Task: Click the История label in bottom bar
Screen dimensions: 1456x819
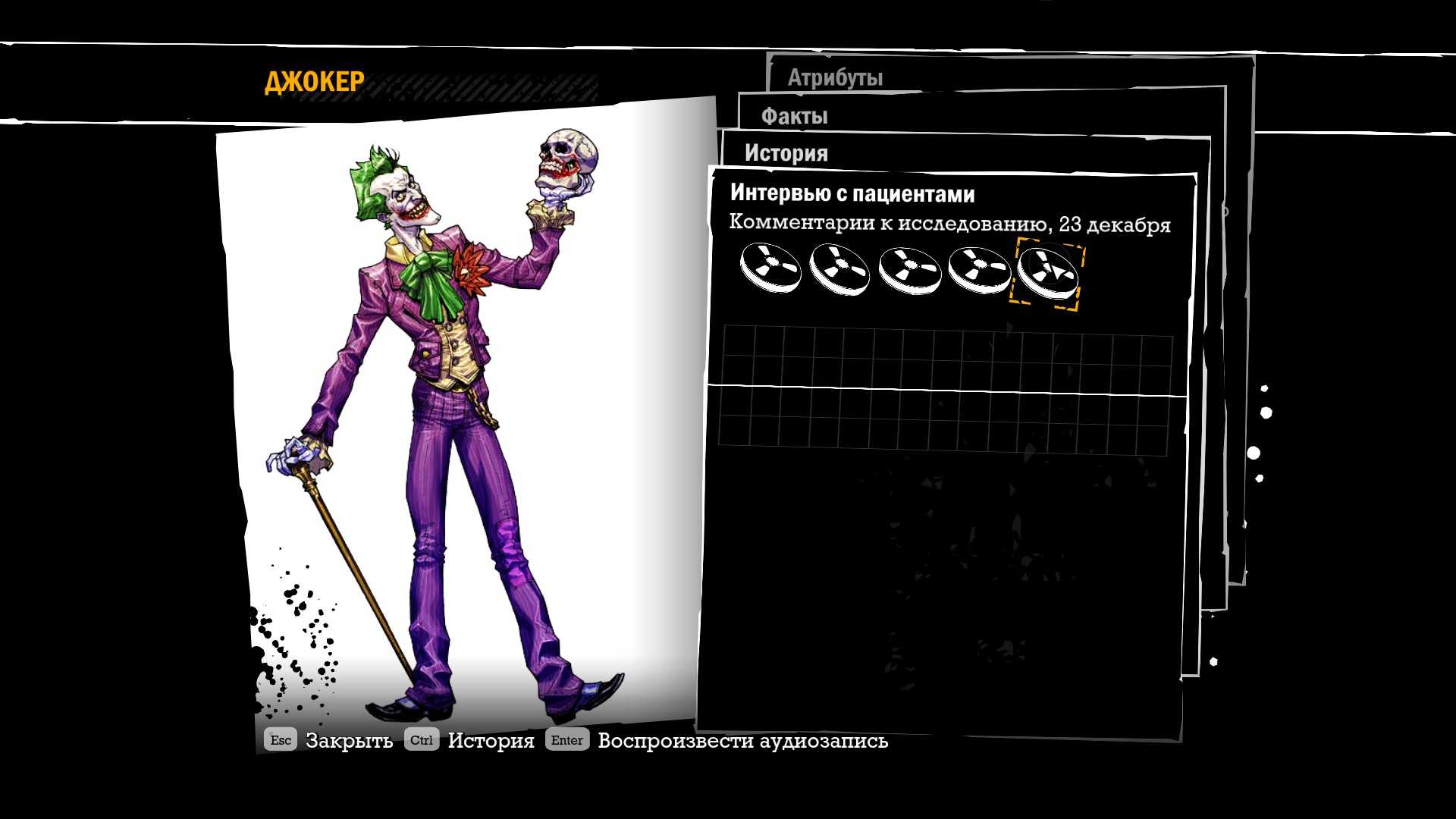Action: (491, 741)
